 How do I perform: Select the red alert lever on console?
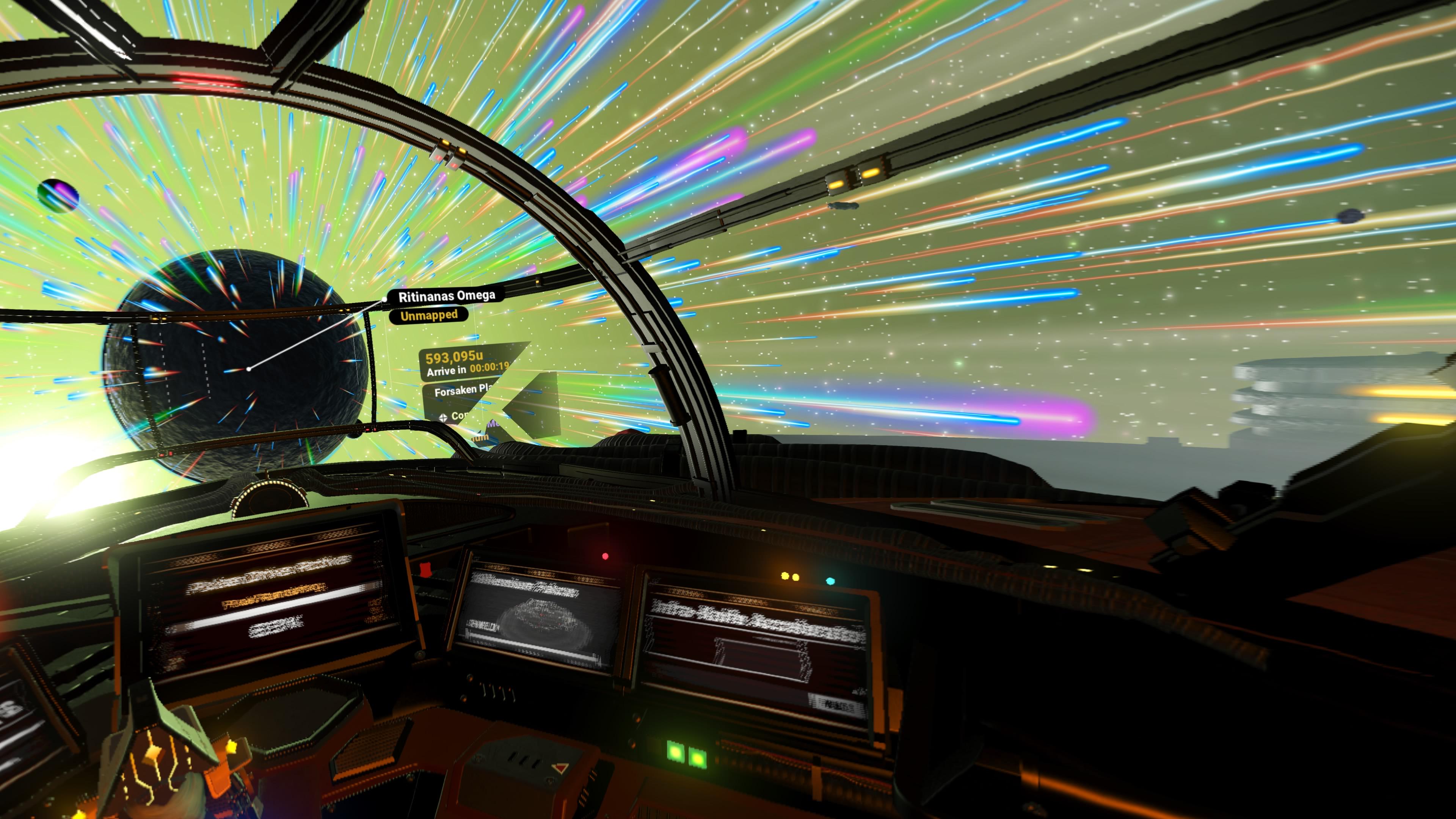pos(426,570)
